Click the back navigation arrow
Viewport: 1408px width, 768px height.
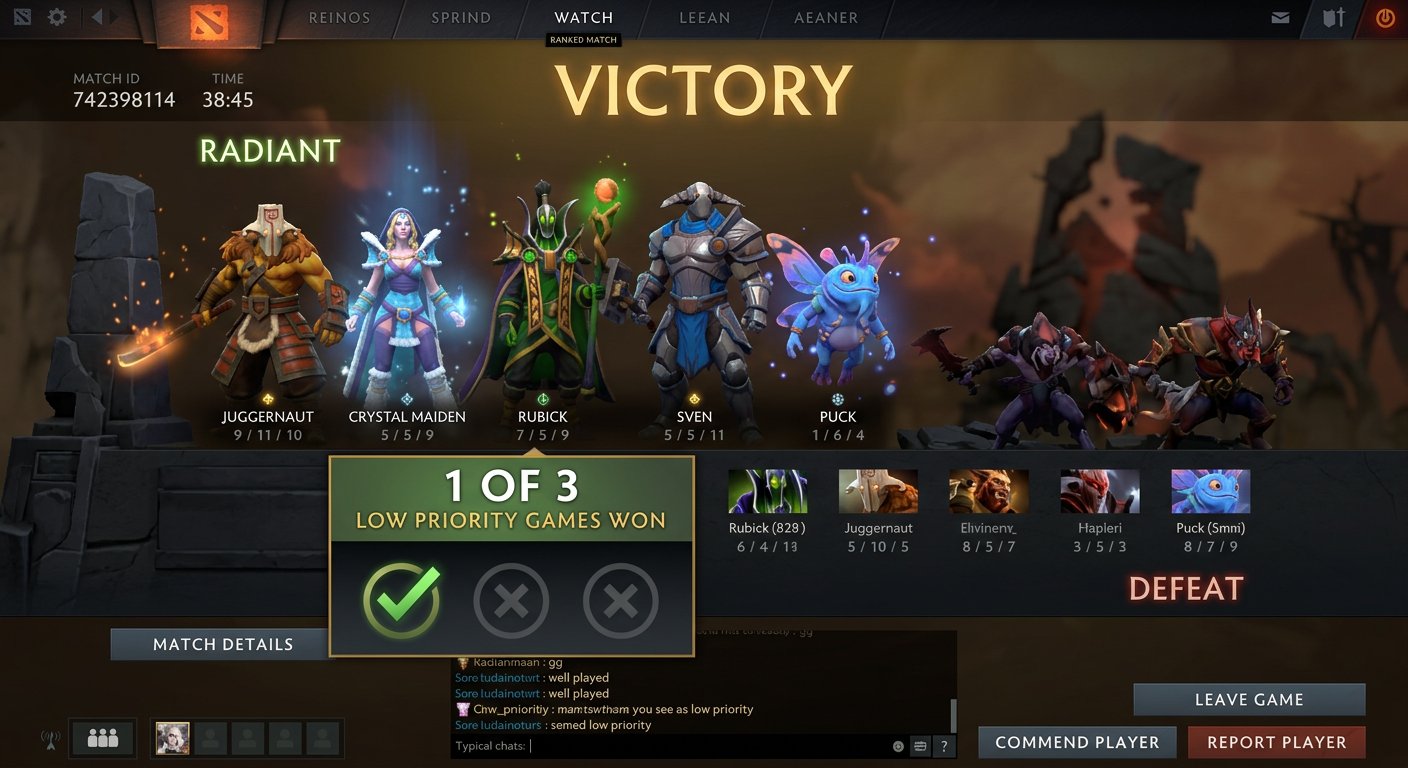(95, 16)
